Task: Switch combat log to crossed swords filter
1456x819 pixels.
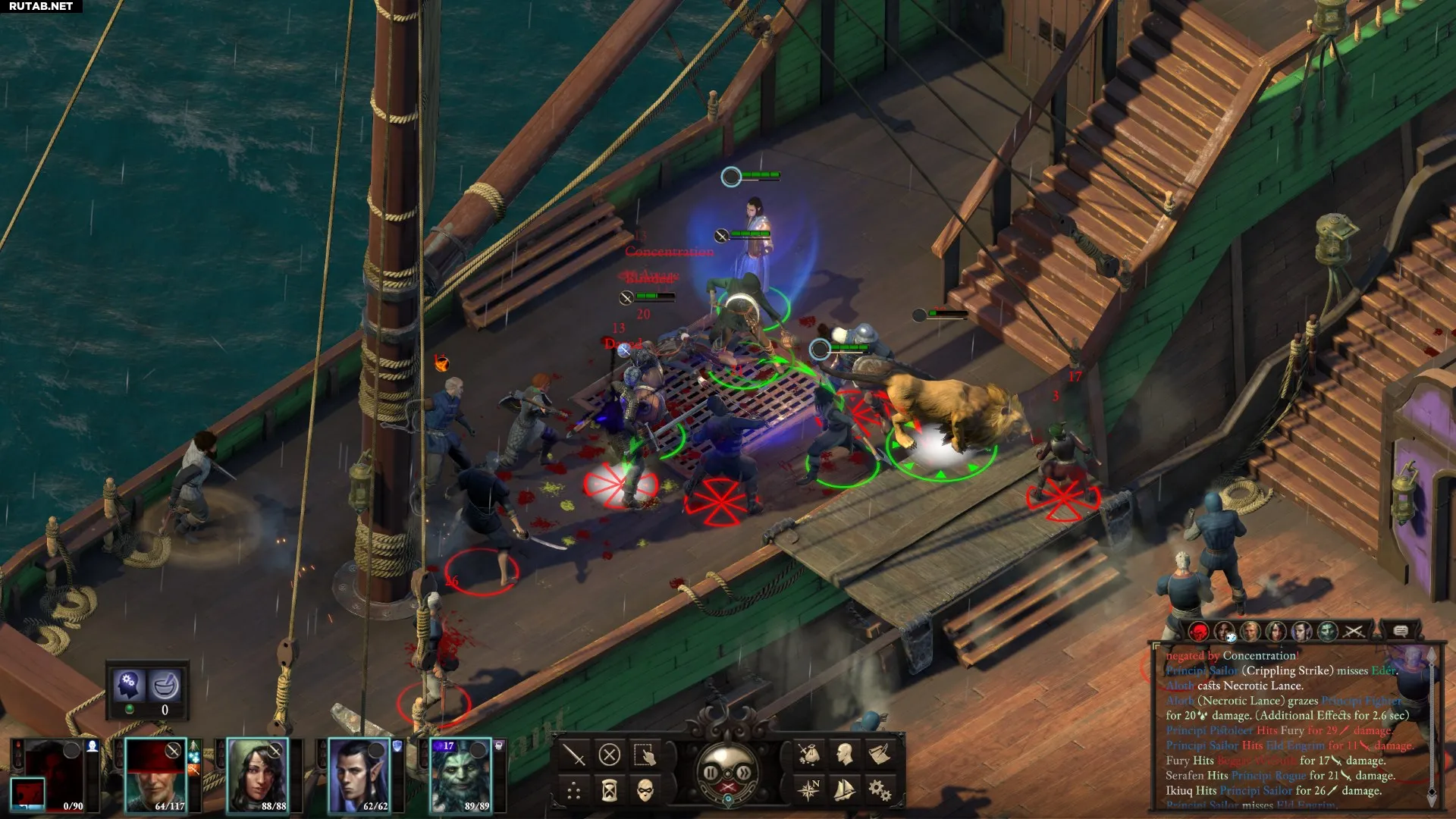Action: pos(1354,631)
